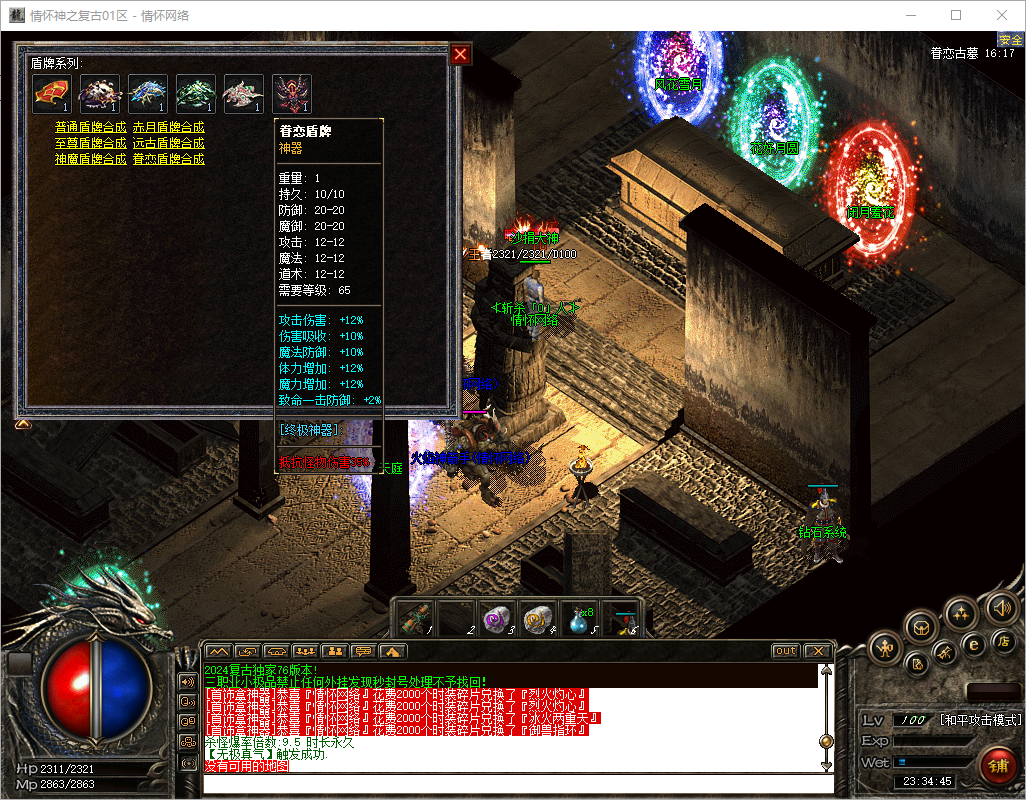The width and height of the screenshot is (1026, 800).
Task: Open the bag inventory round button
Action: tap(921, 628)
